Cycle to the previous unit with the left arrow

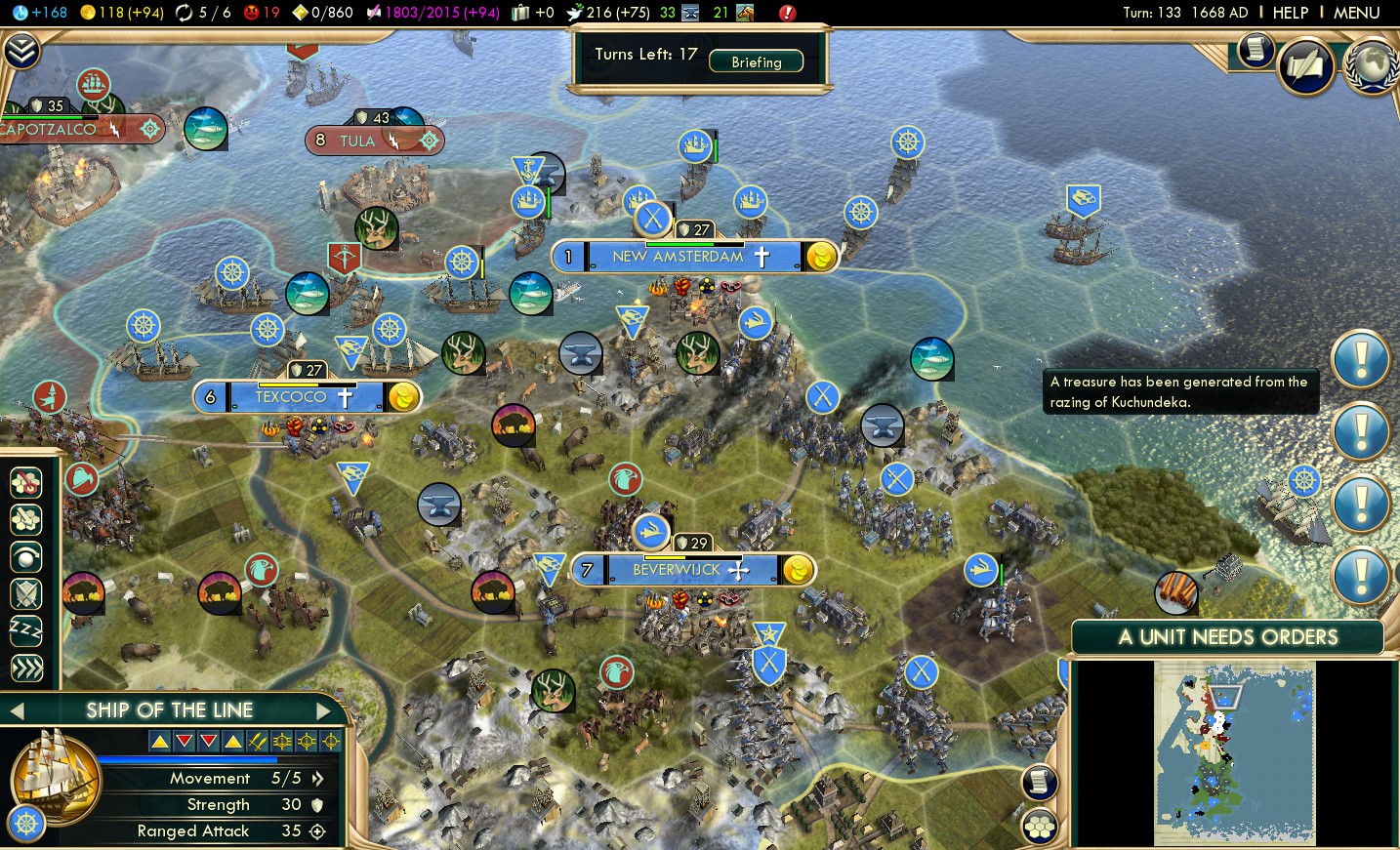(x=17, y=710)
